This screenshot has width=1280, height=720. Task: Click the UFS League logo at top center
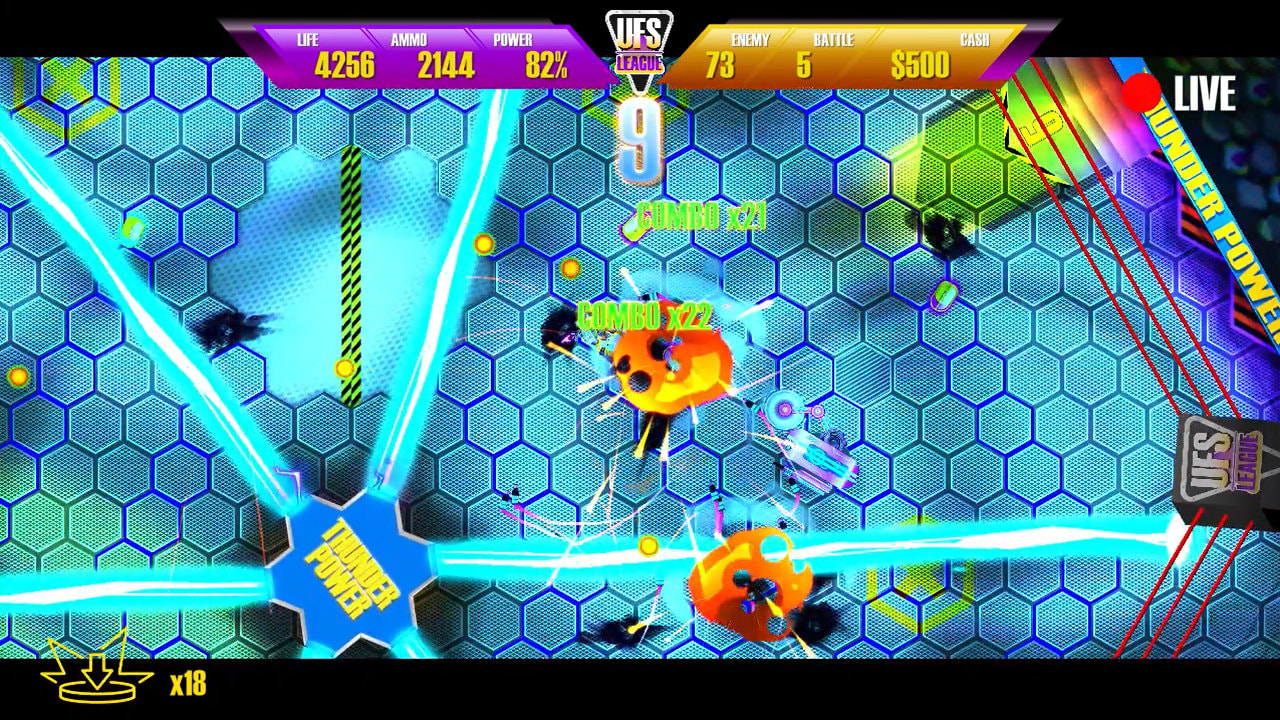pos(640,40)
